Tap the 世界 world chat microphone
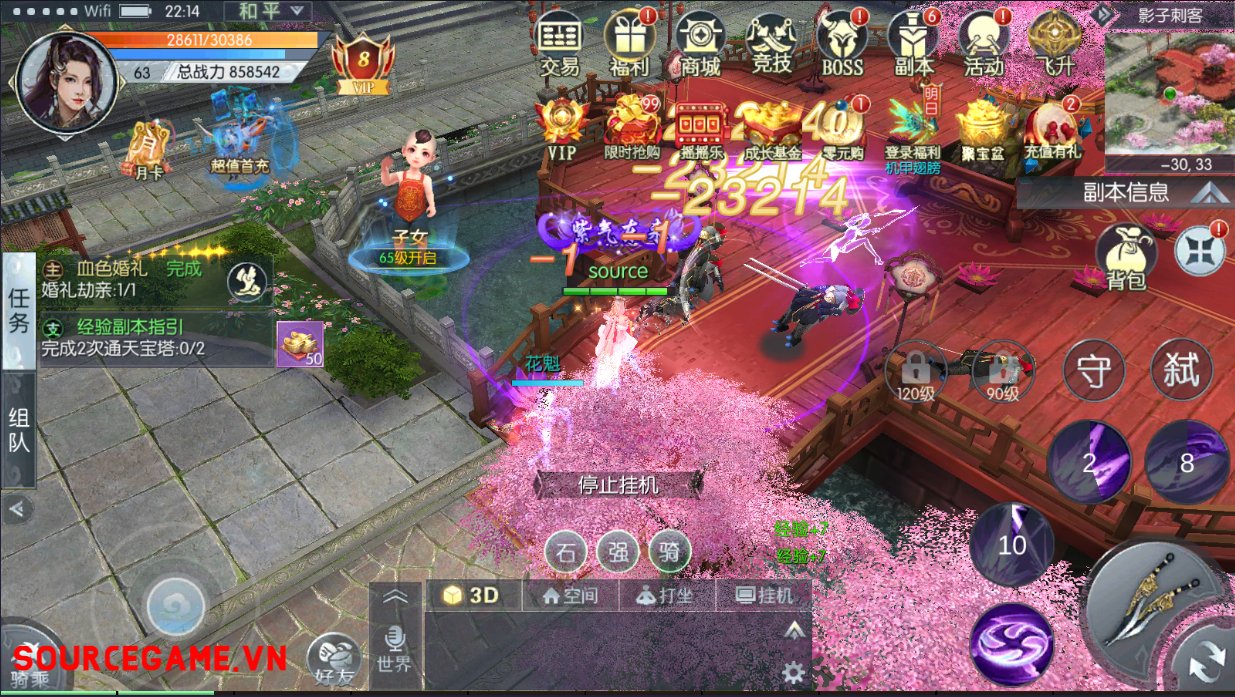 [395, 645]
